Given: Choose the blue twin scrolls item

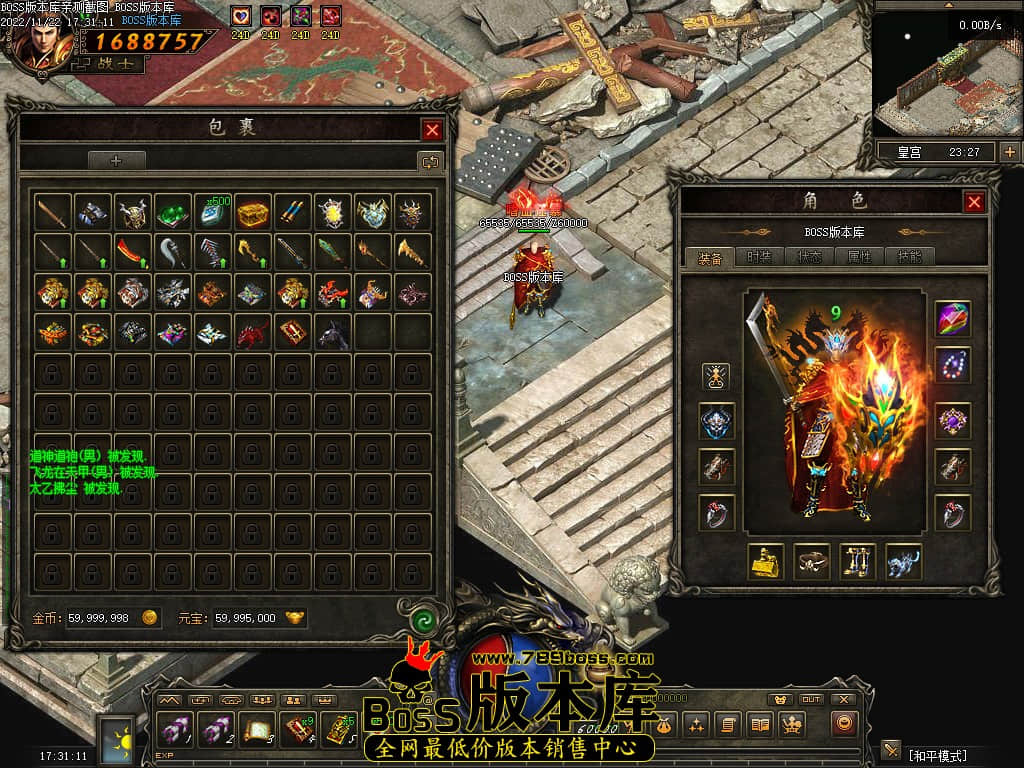Looking at the screenshot, I should [x=292, y=212].
